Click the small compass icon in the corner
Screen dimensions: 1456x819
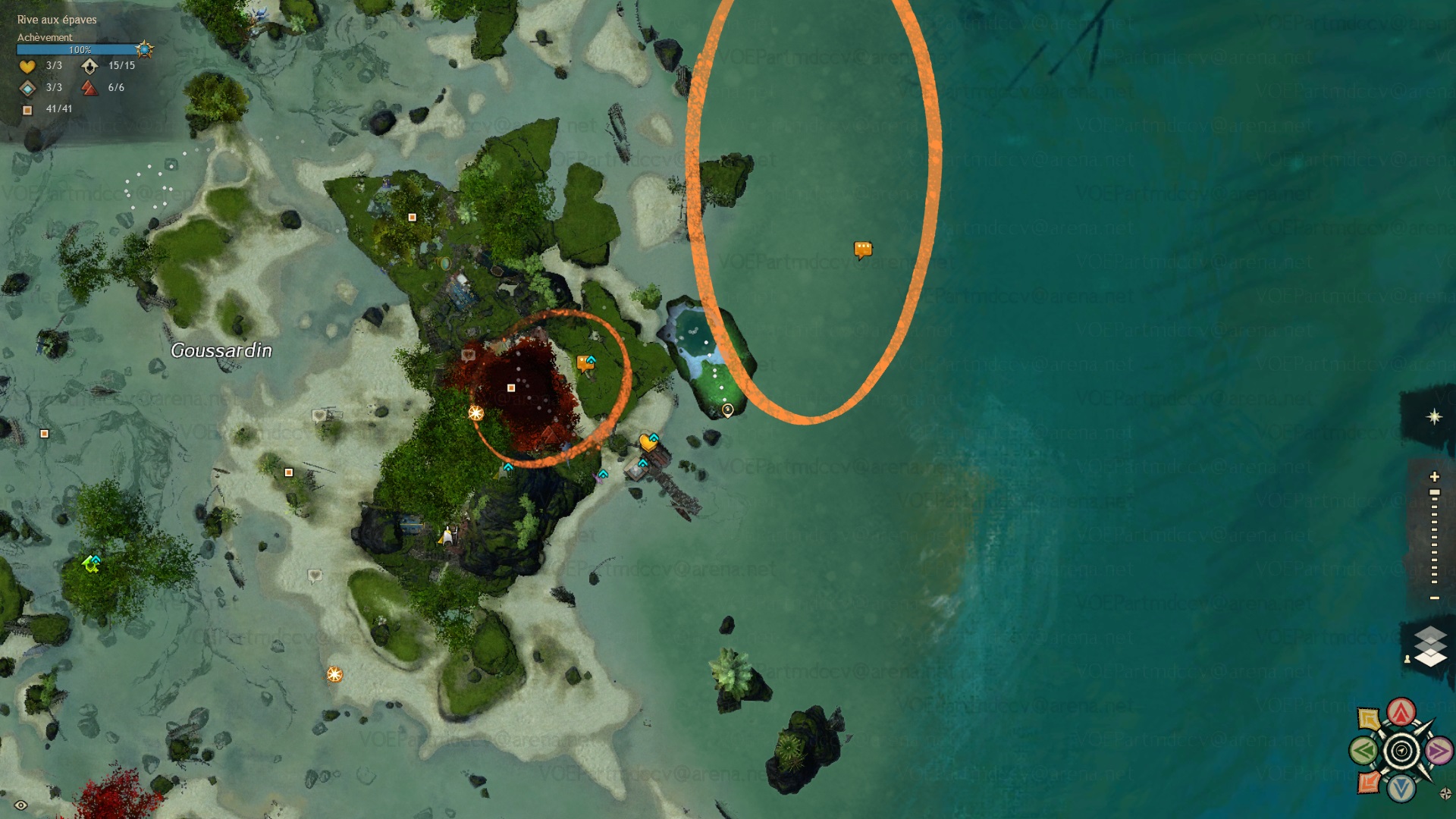(x=1445, y=794)
